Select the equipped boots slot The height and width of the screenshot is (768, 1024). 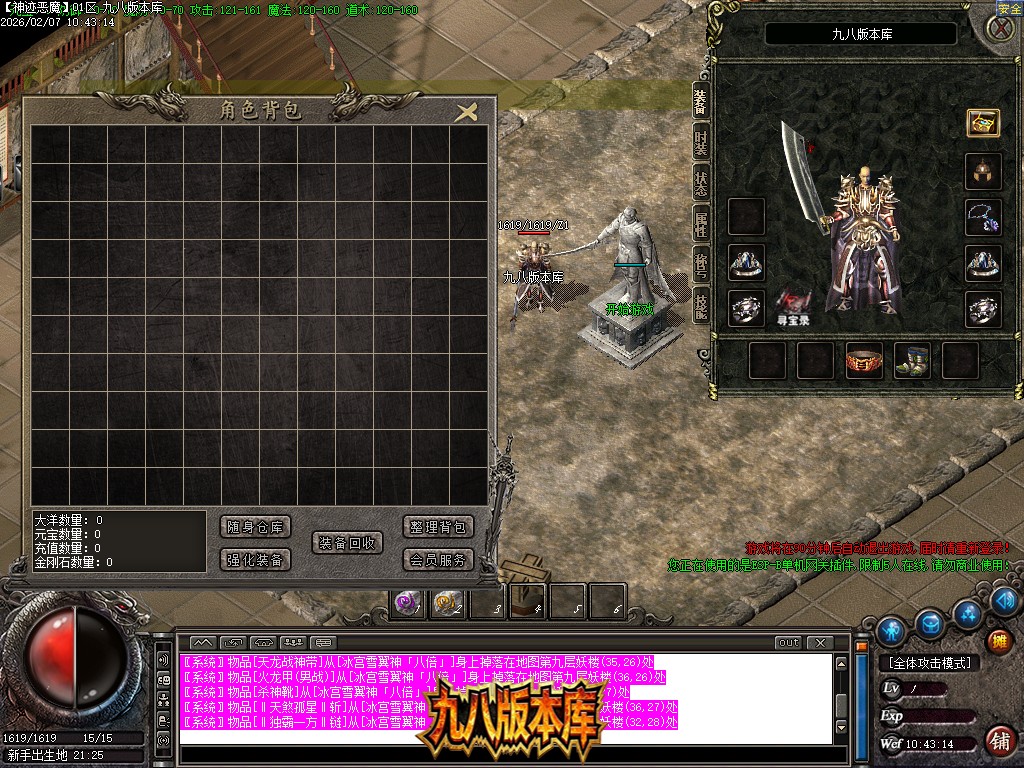click(x=911, y=360)
